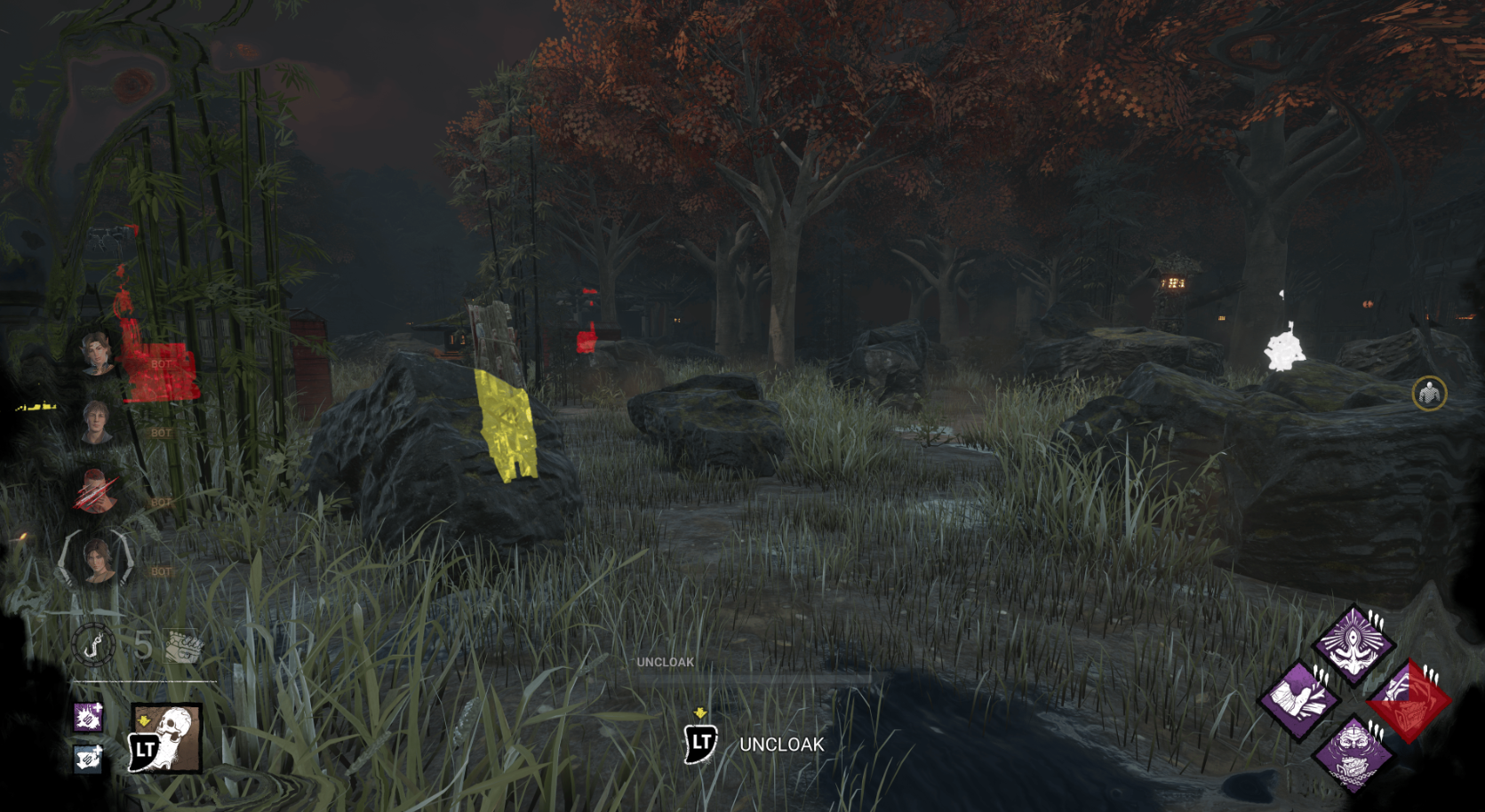Click the LT button prompt next to UNCLOAK
Screen dimensions: 1485x812
(701, 744)
